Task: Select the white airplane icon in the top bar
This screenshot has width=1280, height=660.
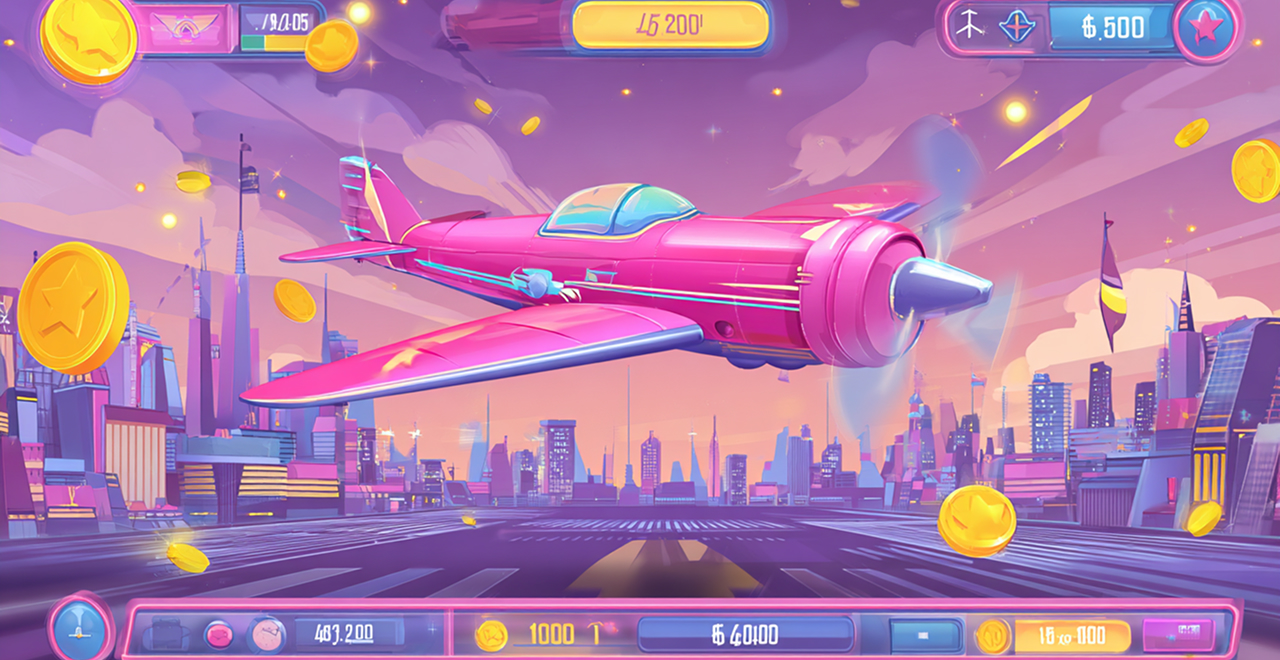Action: [x=969, y=27]
